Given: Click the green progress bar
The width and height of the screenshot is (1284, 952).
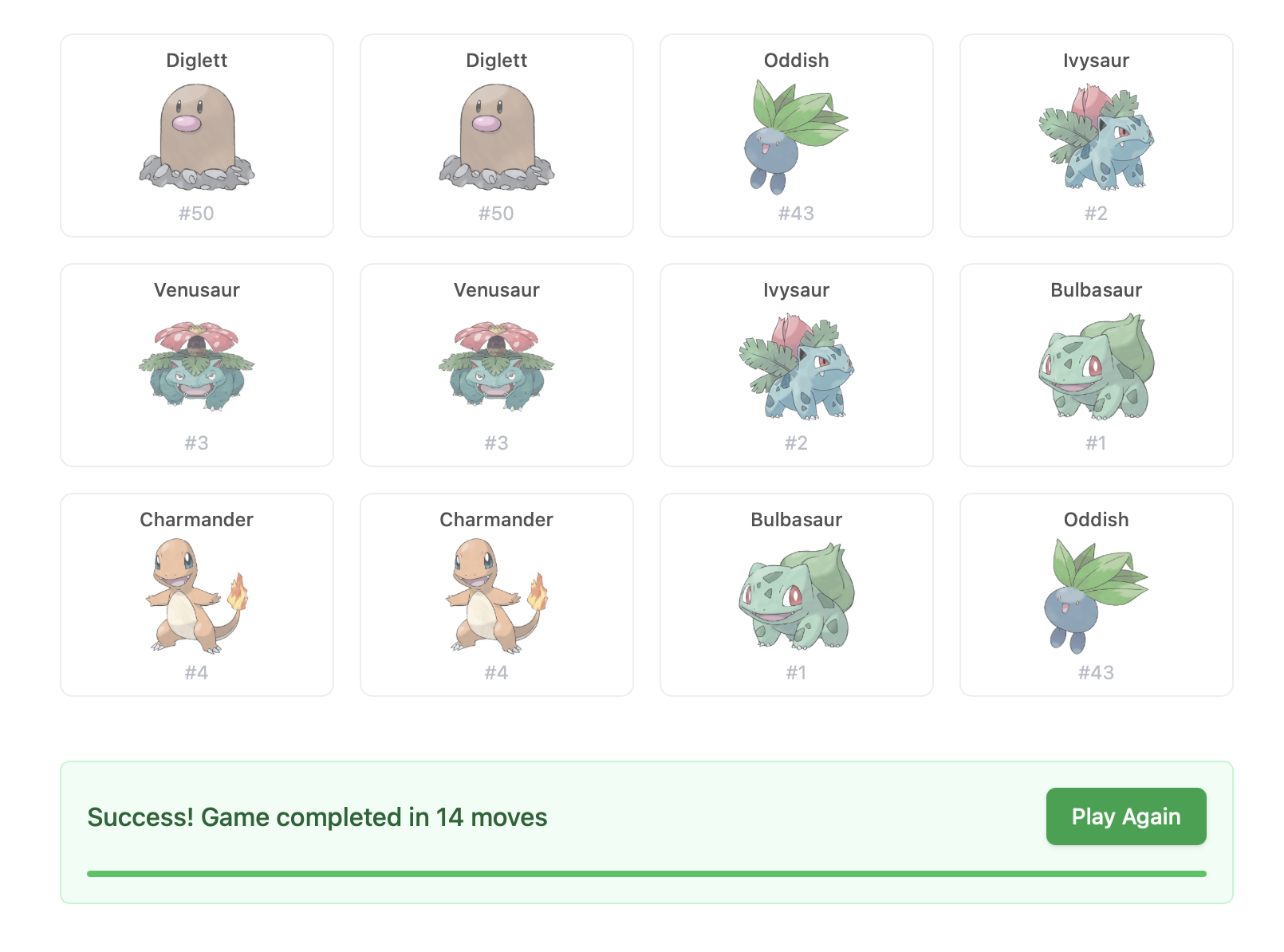Looking at the screenshot, I should pyautogui.click(x=647, y=874).
